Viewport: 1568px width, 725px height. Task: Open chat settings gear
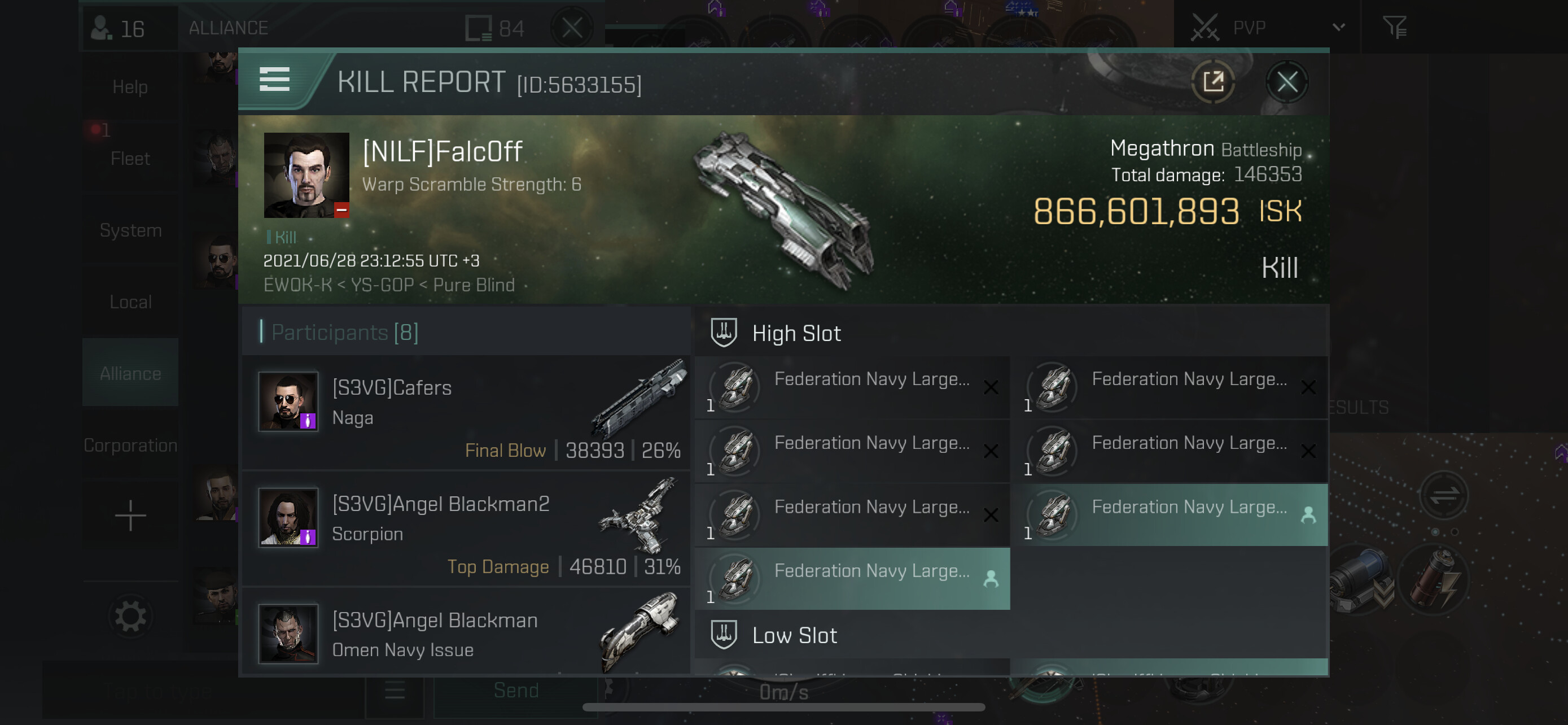pos(130,616)
